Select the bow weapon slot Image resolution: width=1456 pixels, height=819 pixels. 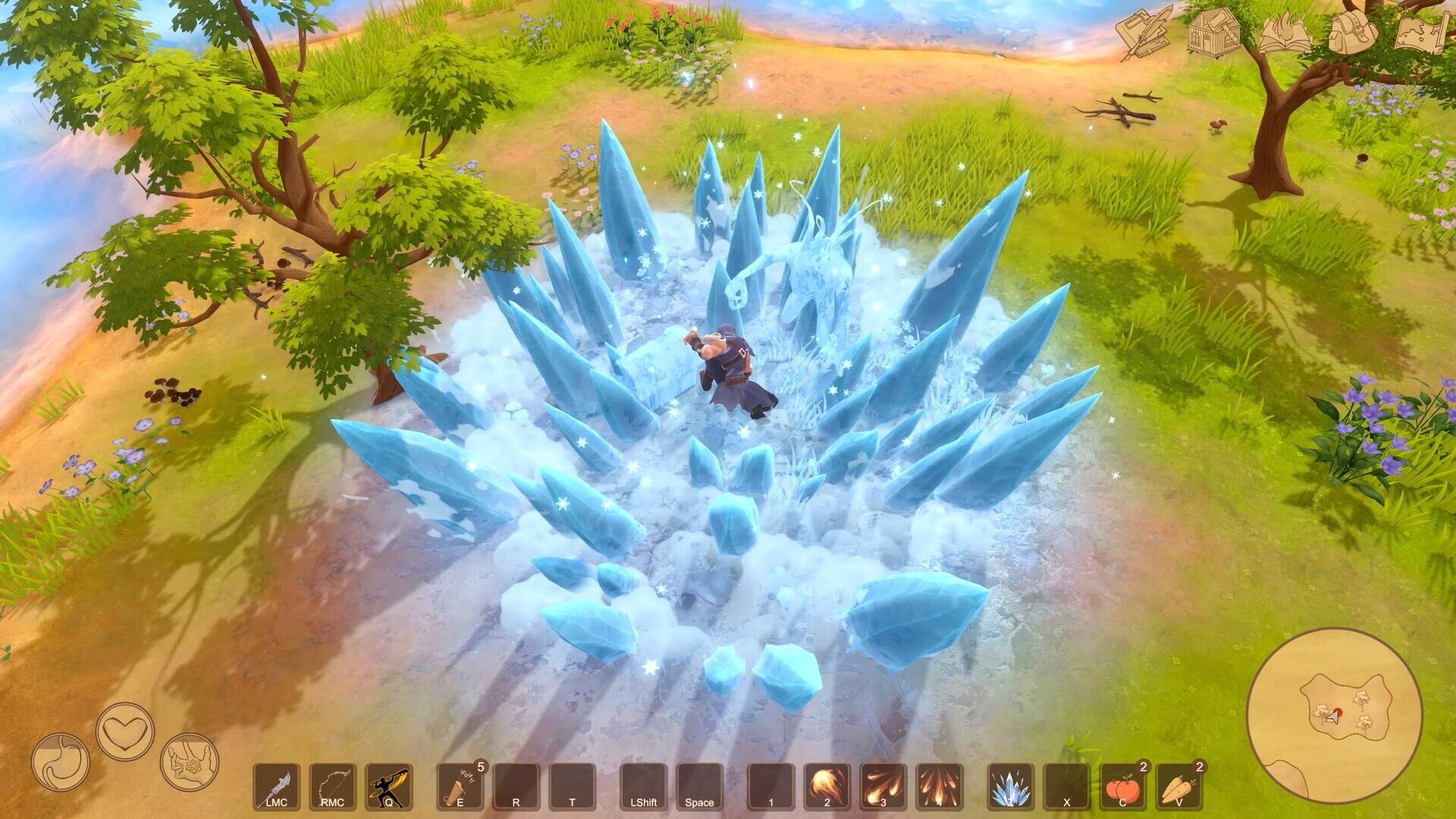(x=332, y=786)
